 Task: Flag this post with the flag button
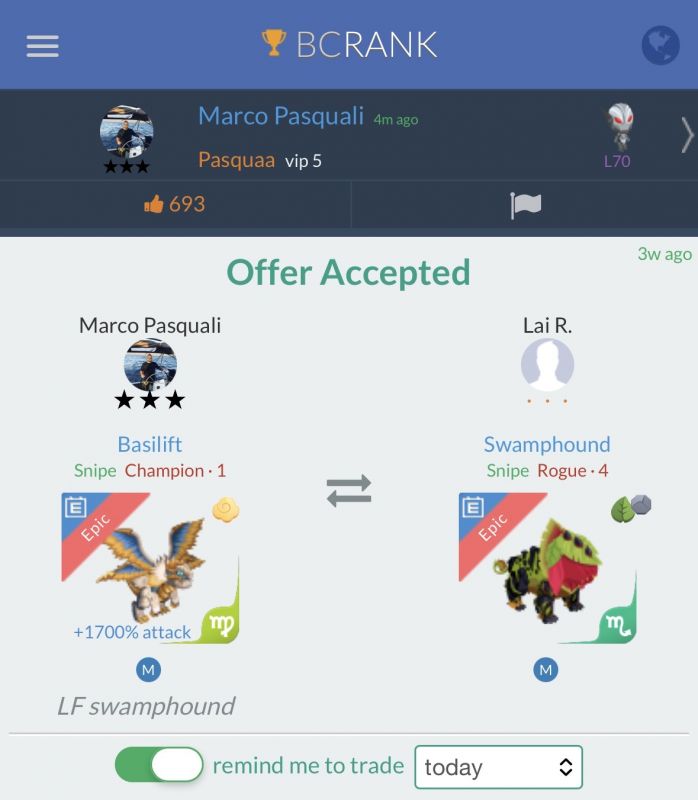525,205
